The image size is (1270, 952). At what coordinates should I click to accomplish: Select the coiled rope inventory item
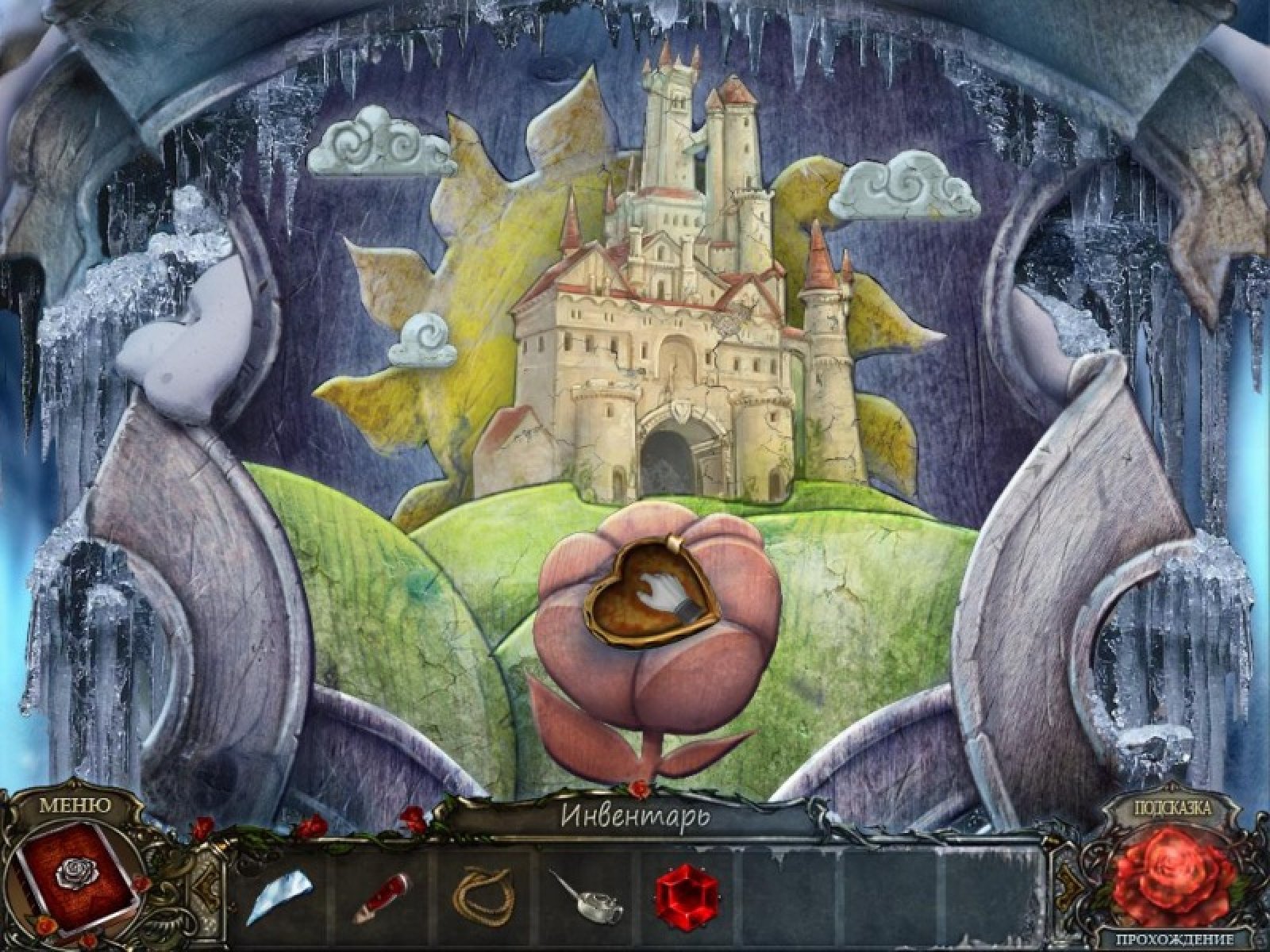point(483,881)
